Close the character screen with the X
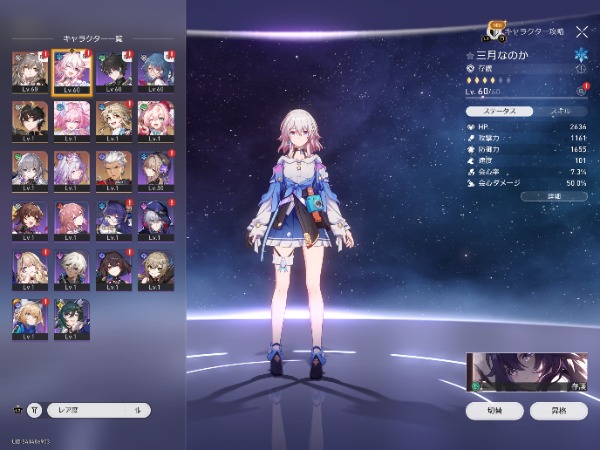 point(581,32)
